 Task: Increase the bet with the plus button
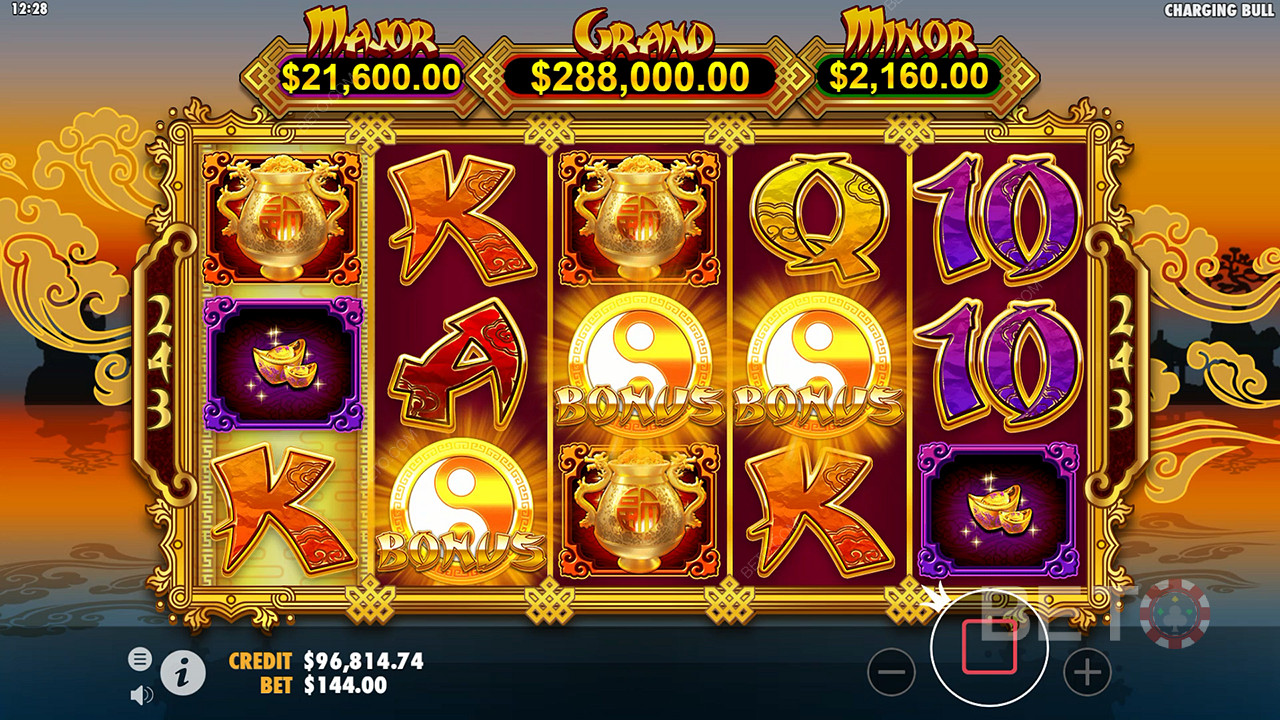1087,672
